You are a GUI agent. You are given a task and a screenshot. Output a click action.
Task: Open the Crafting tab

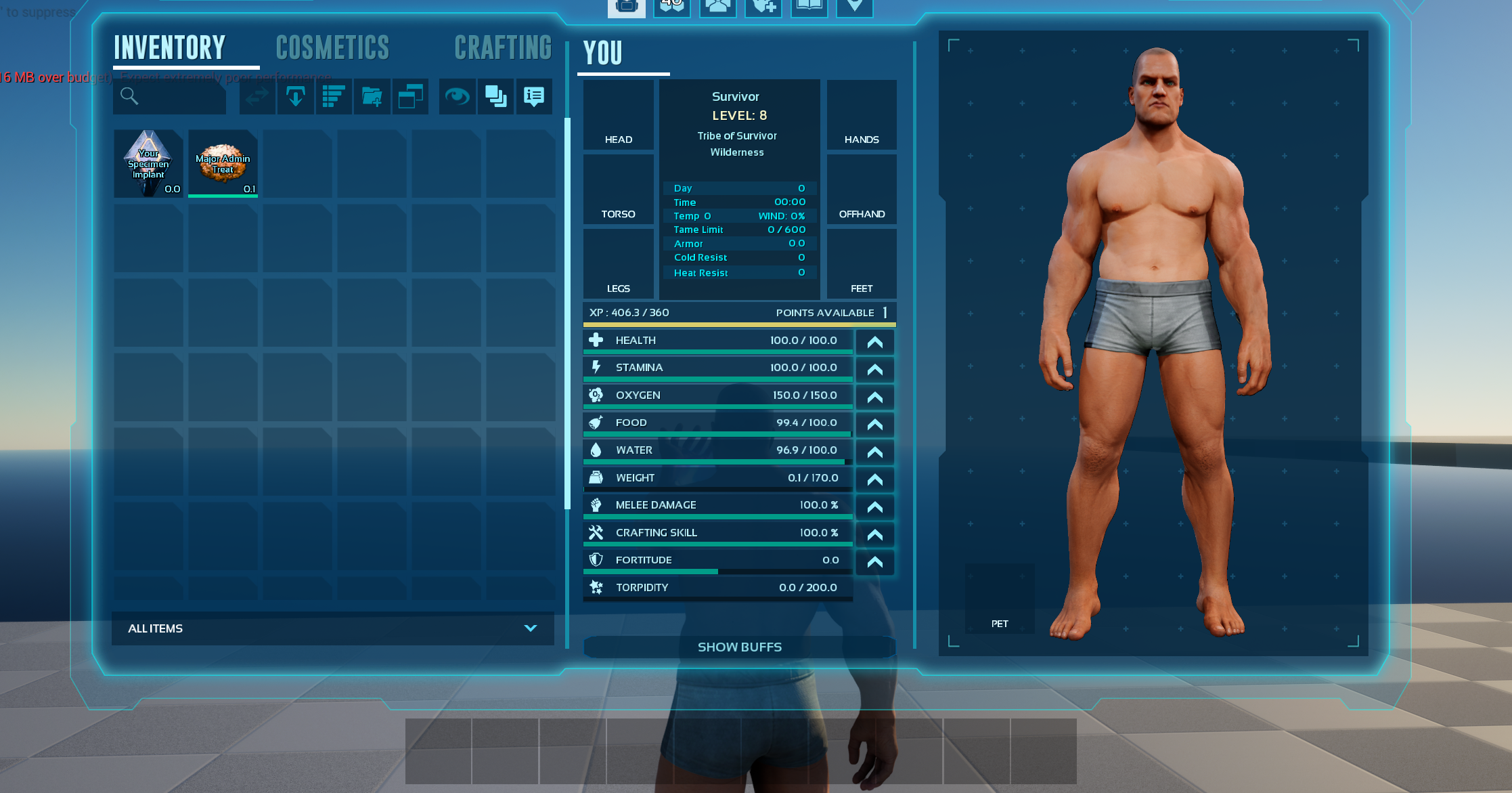click(x=503, y=48)
